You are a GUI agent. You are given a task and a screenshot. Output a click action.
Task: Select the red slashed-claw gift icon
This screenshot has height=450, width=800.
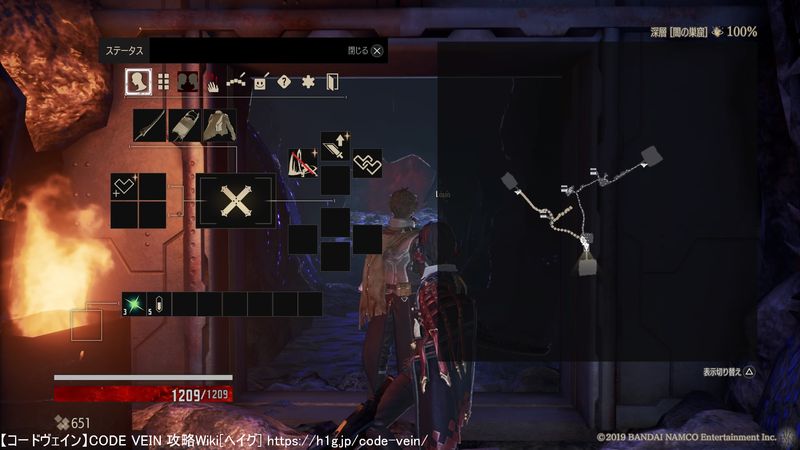302,163
